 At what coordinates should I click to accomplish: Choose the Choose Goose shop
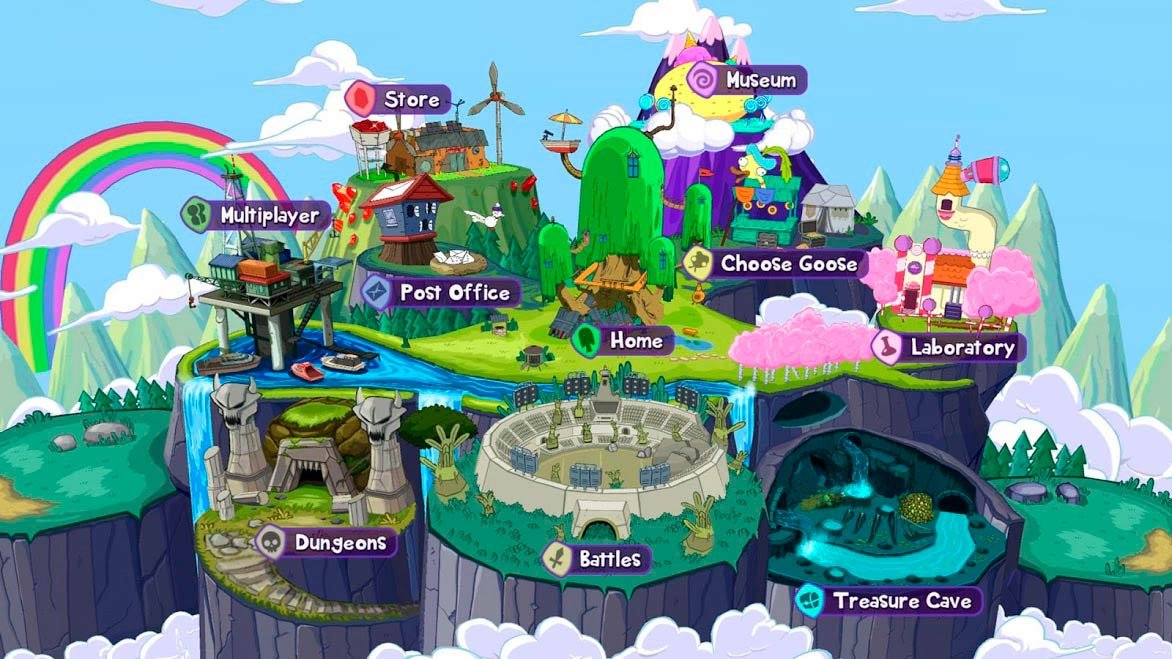click(x=774, y=264)
